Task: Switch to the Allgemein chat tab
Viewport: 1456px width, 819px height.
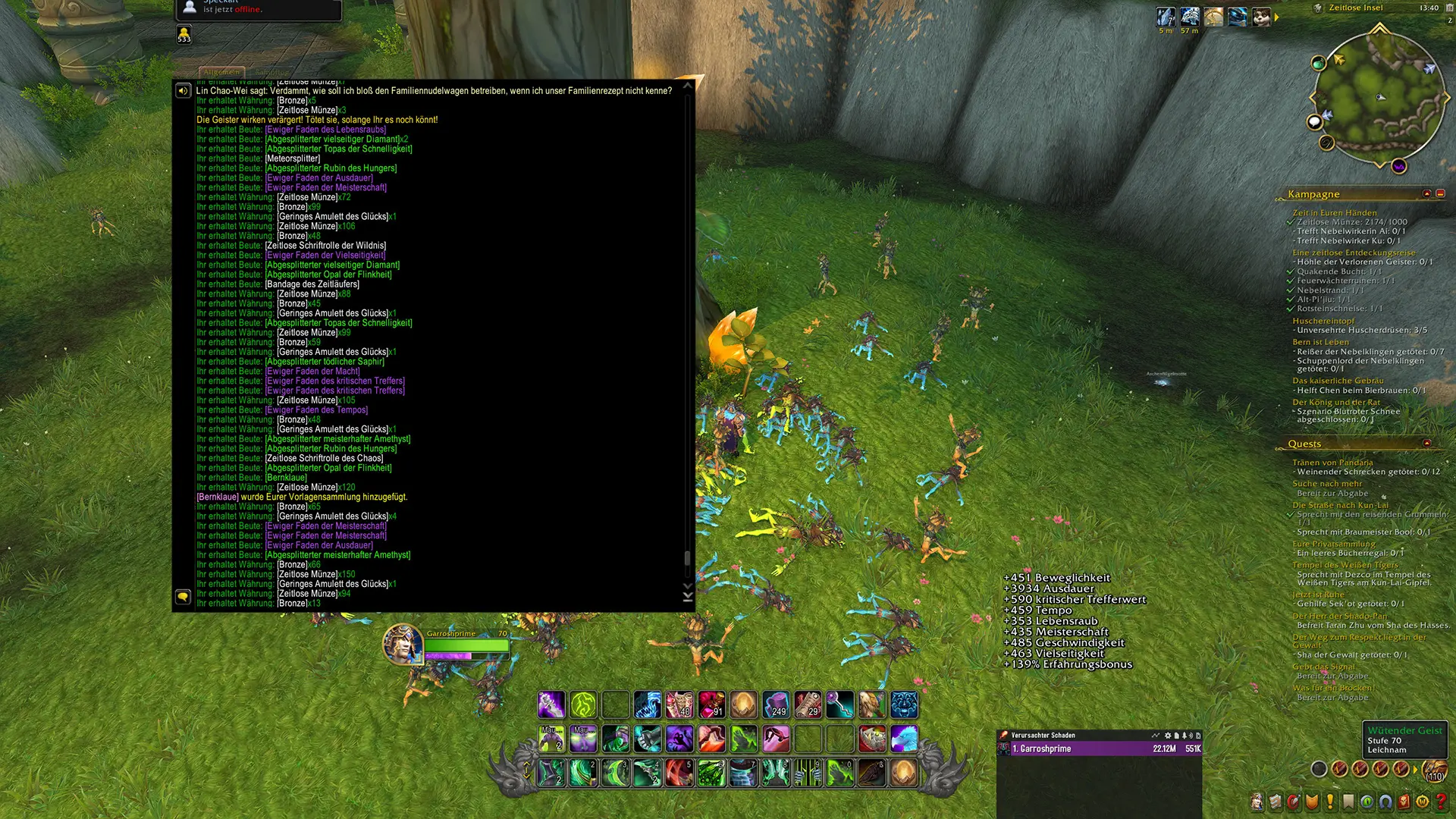Action: (221, 72)
